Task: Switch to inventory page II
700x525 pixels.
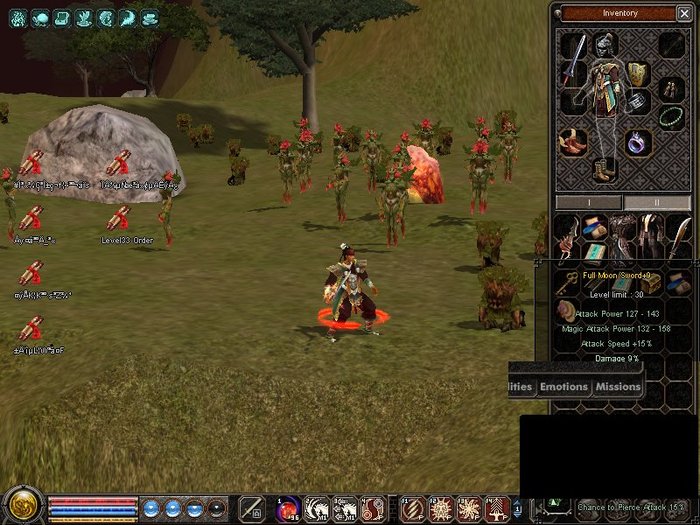Action: 656,202
